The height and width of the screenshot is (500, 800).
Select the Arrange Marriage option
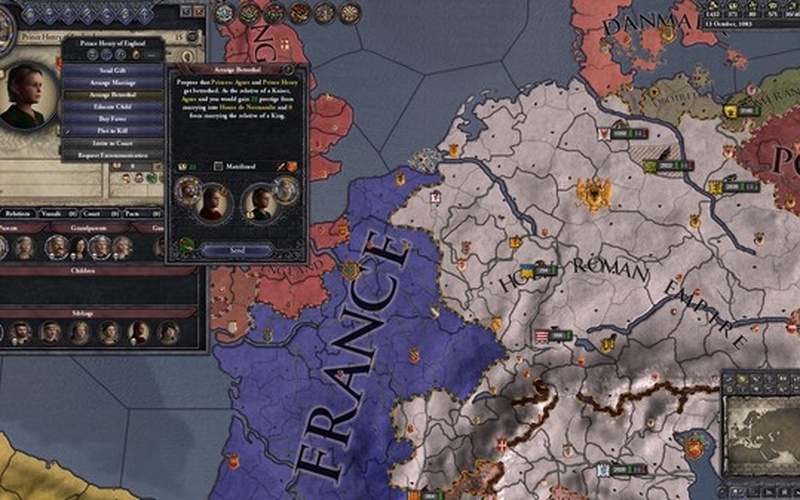[113, 82]
